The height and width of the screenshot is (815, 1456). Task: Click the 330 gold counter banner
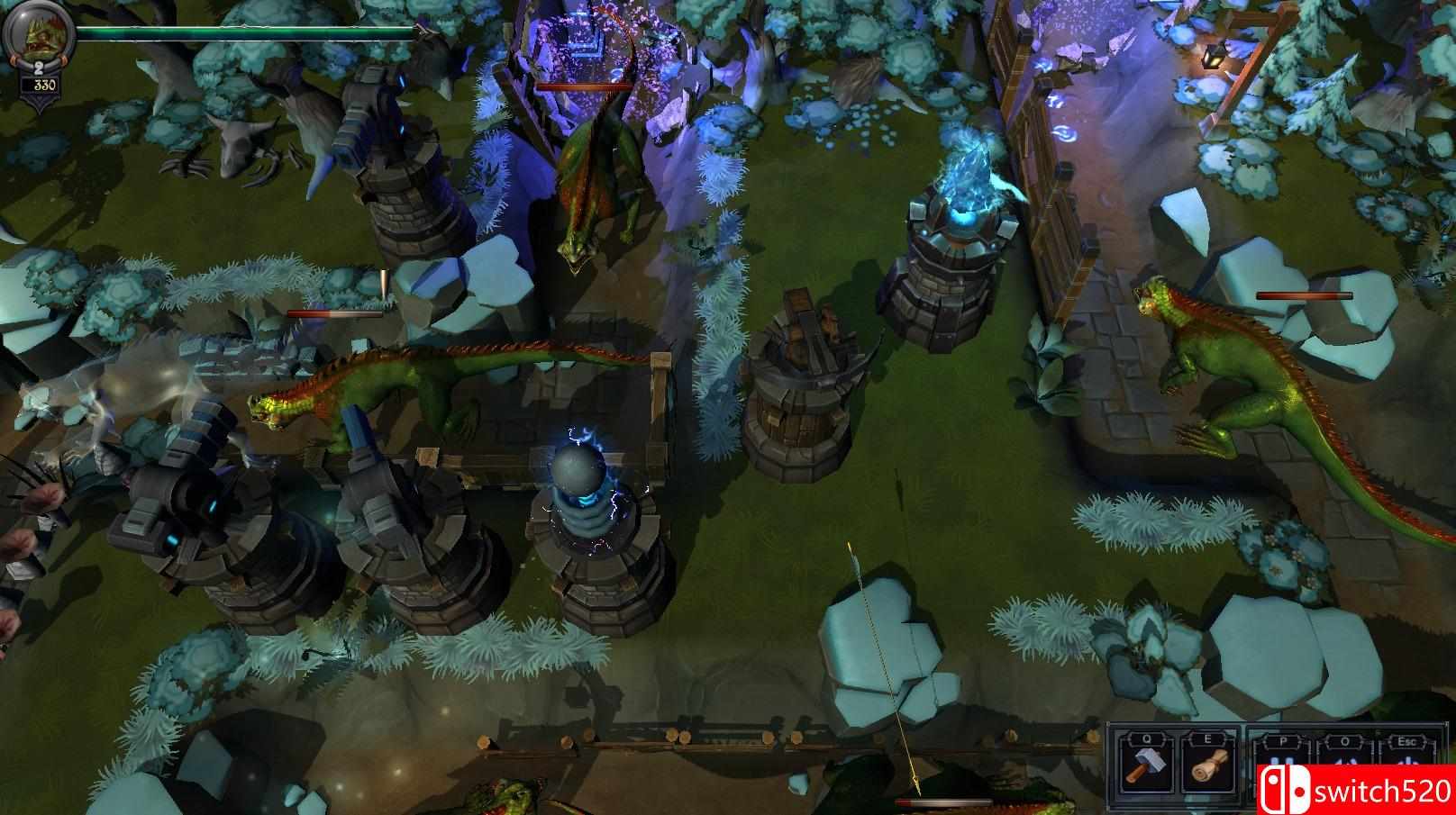click(x=42, y=85)
